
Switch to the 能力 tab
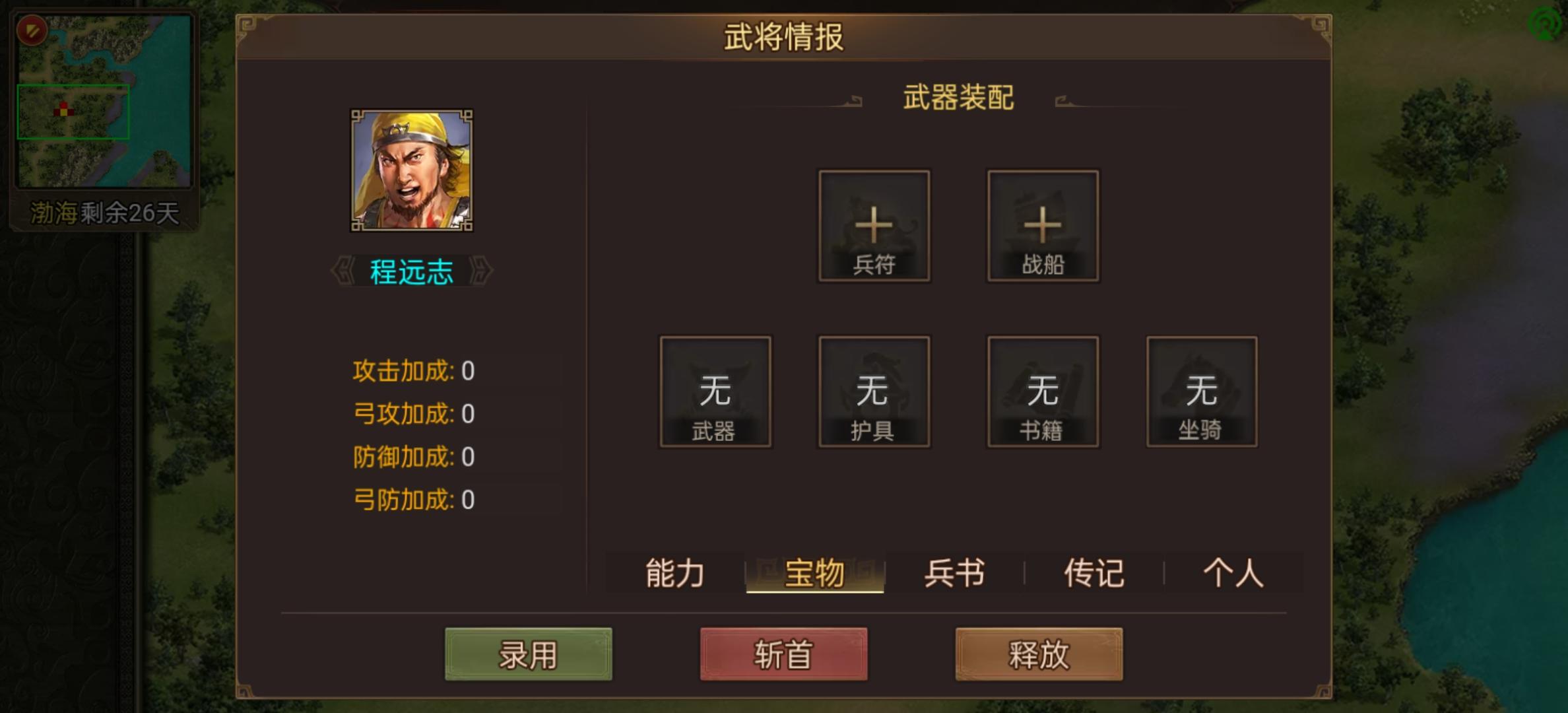[x=674, y=573]
